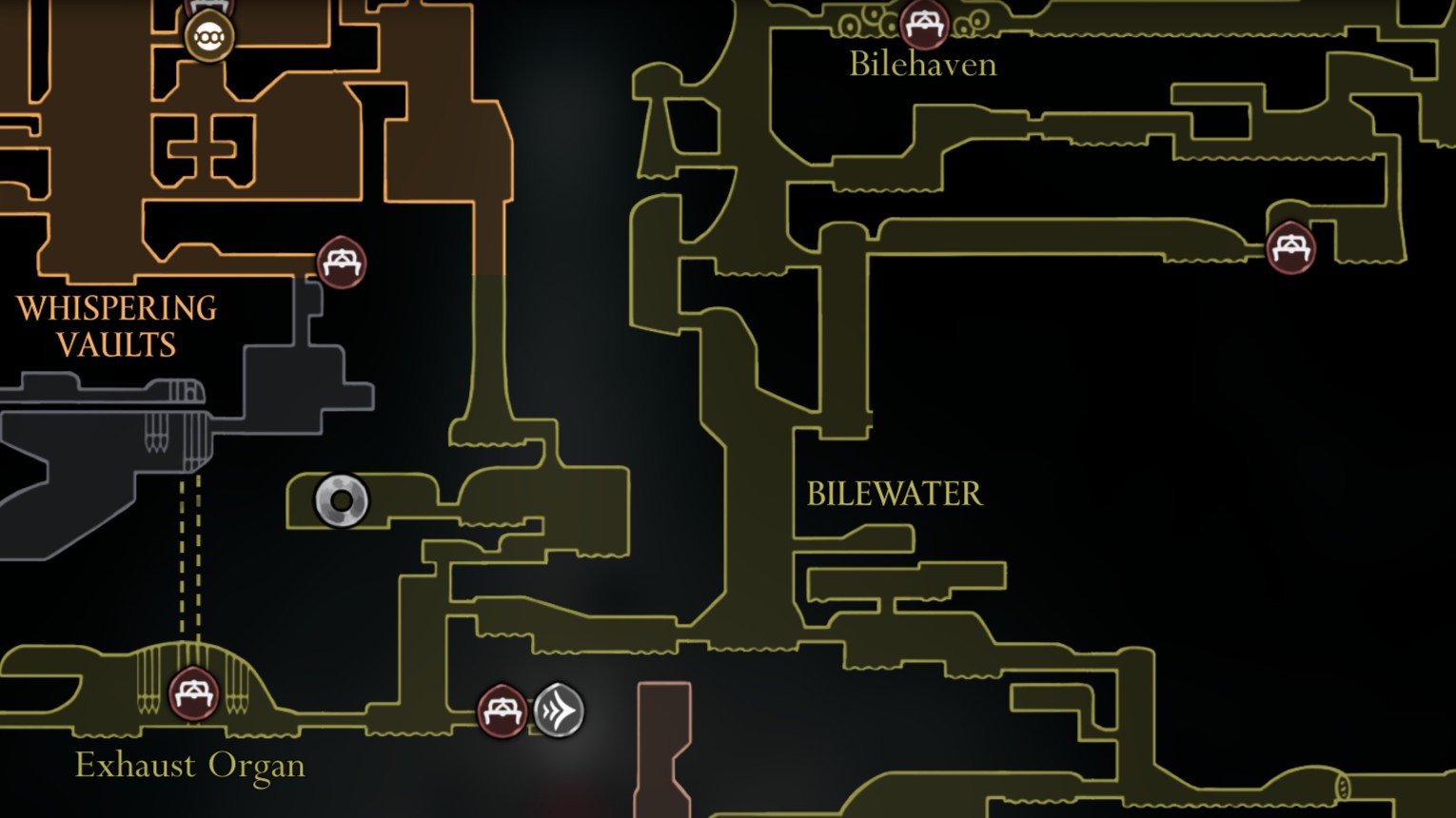The image size is (1456, 818).
Task: Select the bench icon below the Whispering Vaults rooms
Action: (x=340, y=263)
